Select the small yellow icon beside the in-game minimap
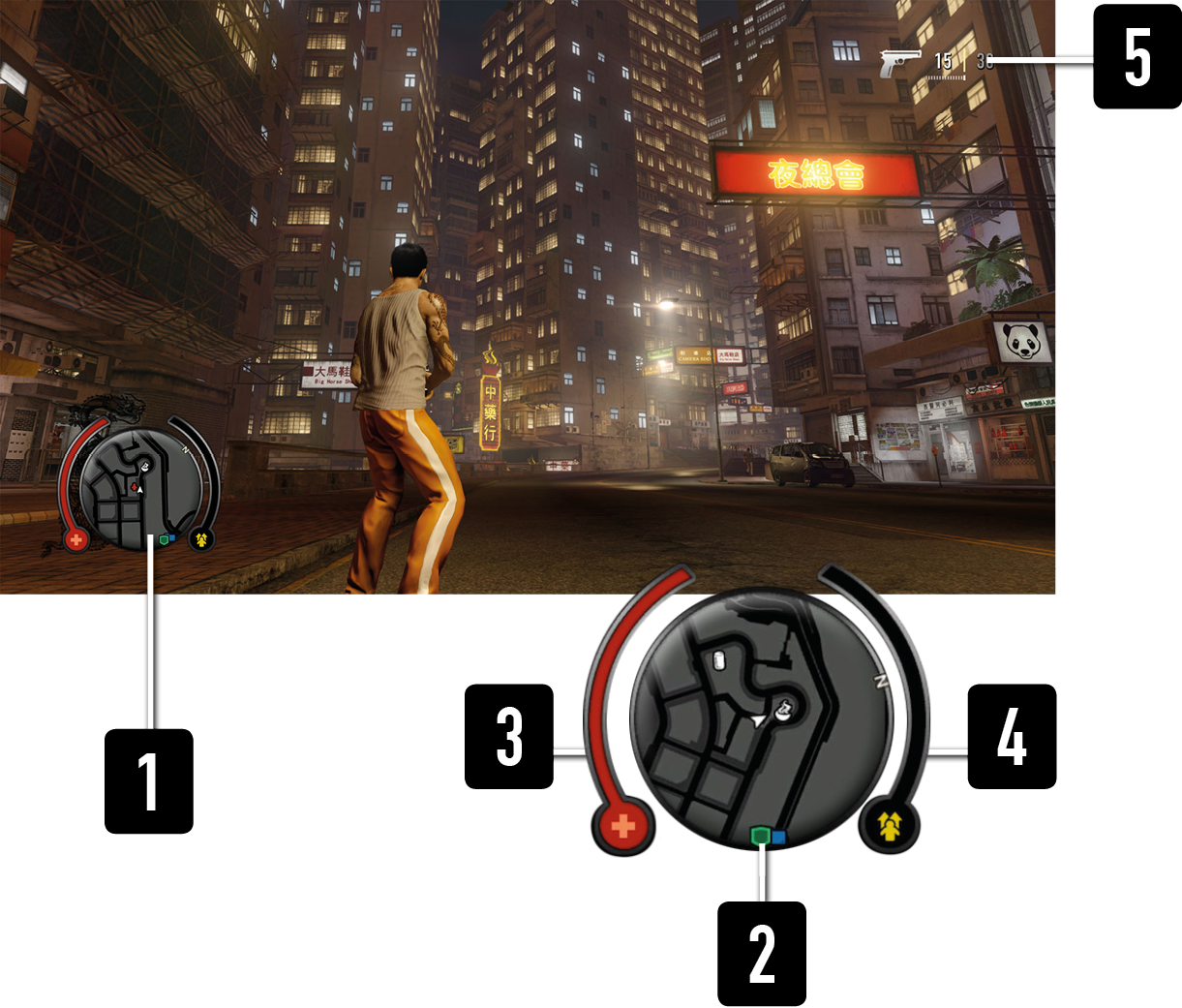Viewport: 1182px width, 1008px height. (200, 538)
